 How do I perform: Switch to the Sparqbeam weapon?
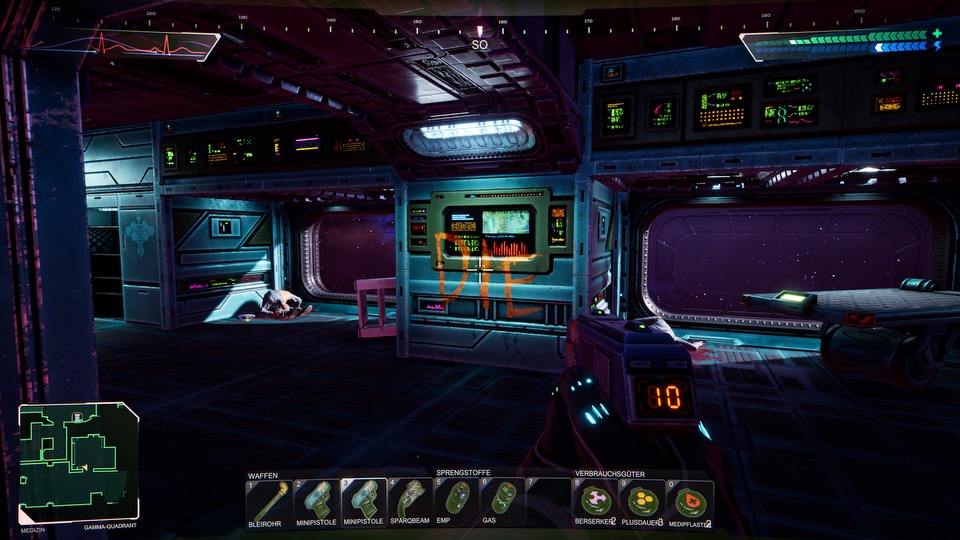click(x=410, y=500)
